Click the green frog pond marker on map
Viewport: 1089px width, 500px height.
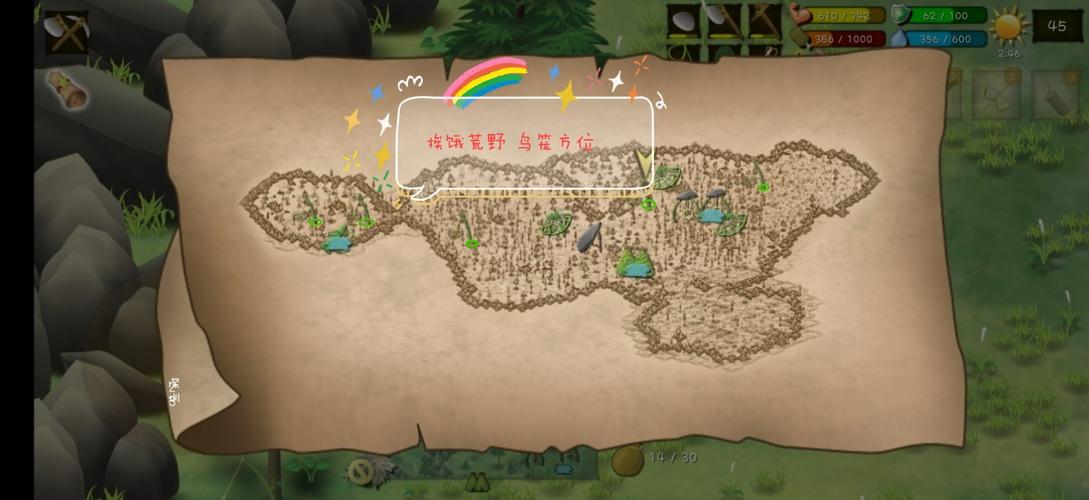point(634,264)
